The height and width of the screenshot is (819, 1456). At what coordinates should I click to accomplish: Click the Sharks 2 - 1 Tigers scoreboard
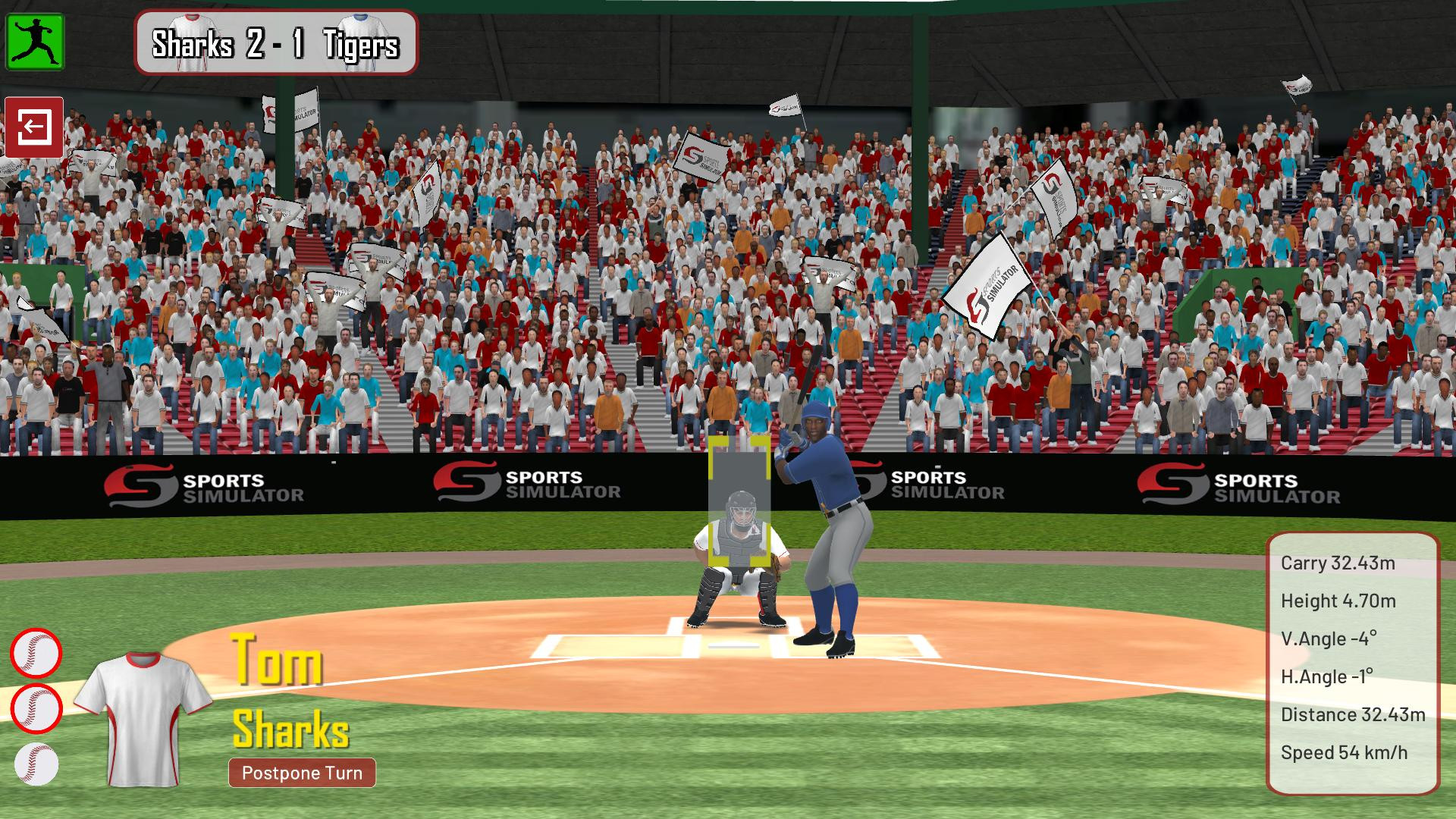pyautogui.click(x=275, y=45)
